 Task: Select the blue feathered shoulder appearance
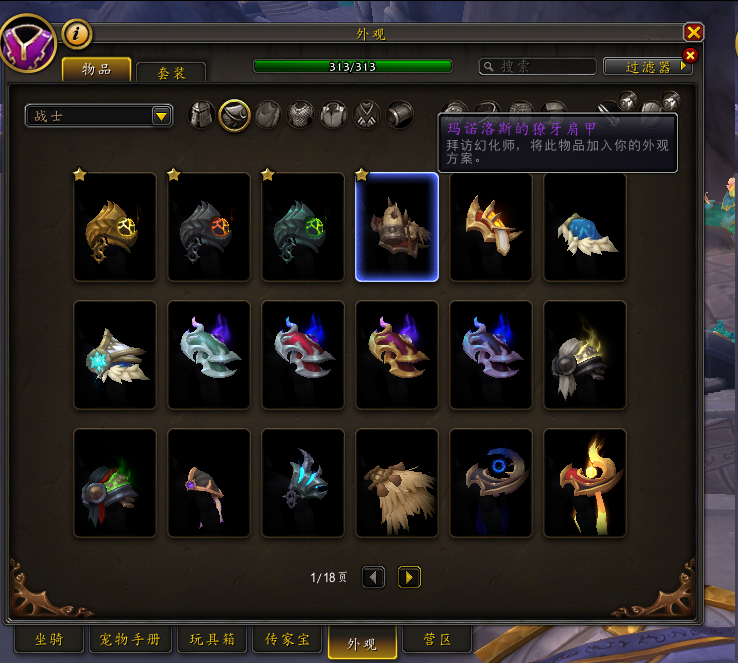tap(585, 227)
